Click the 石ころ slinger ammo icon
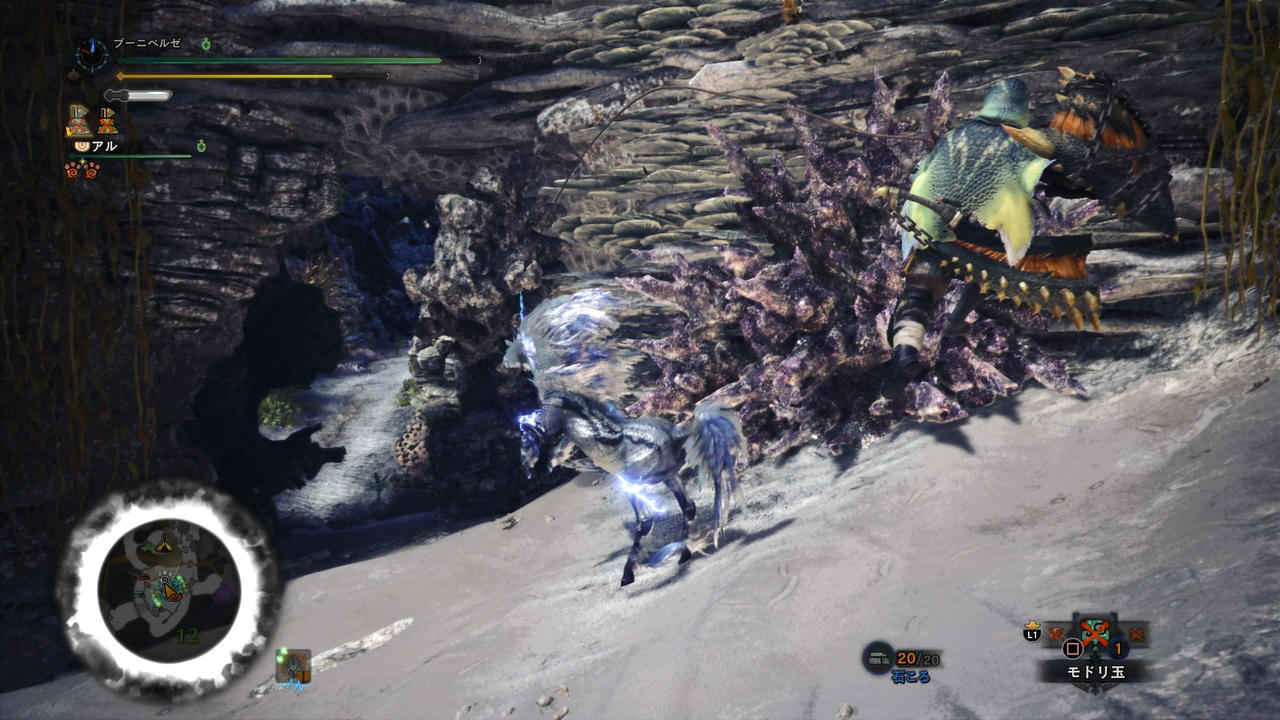 [878, 657]
